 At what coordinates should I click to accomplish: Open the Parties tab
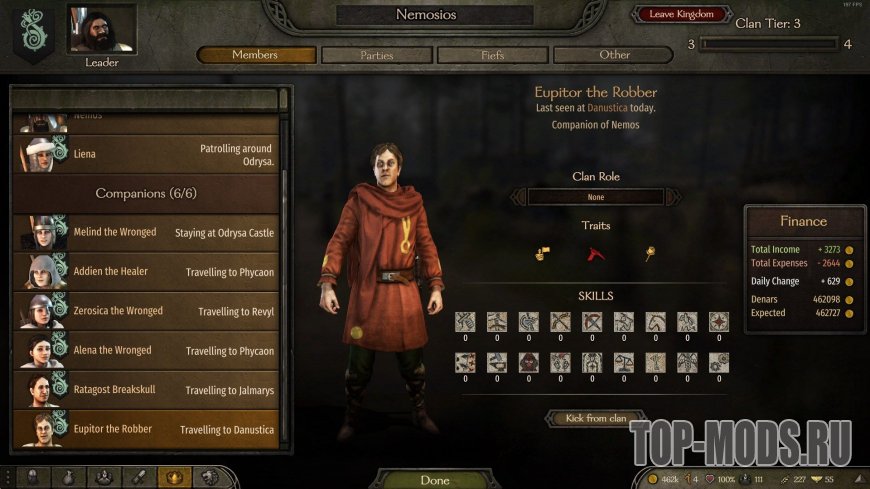pyautogui.click(x=376, y=55)
